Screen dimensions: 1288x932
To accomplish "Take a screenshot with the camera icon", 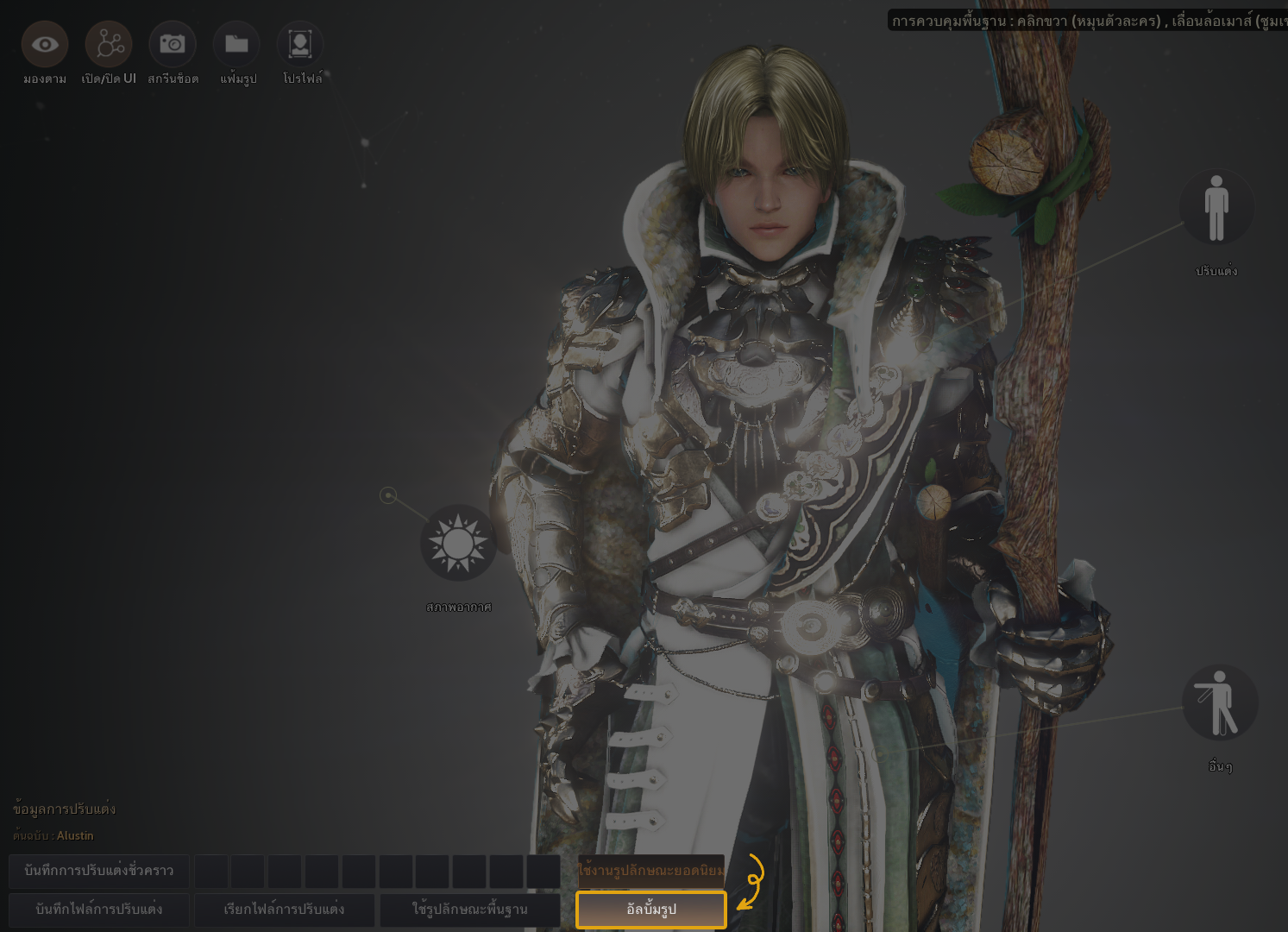I will pyautogui.click(x=173, y=44).
